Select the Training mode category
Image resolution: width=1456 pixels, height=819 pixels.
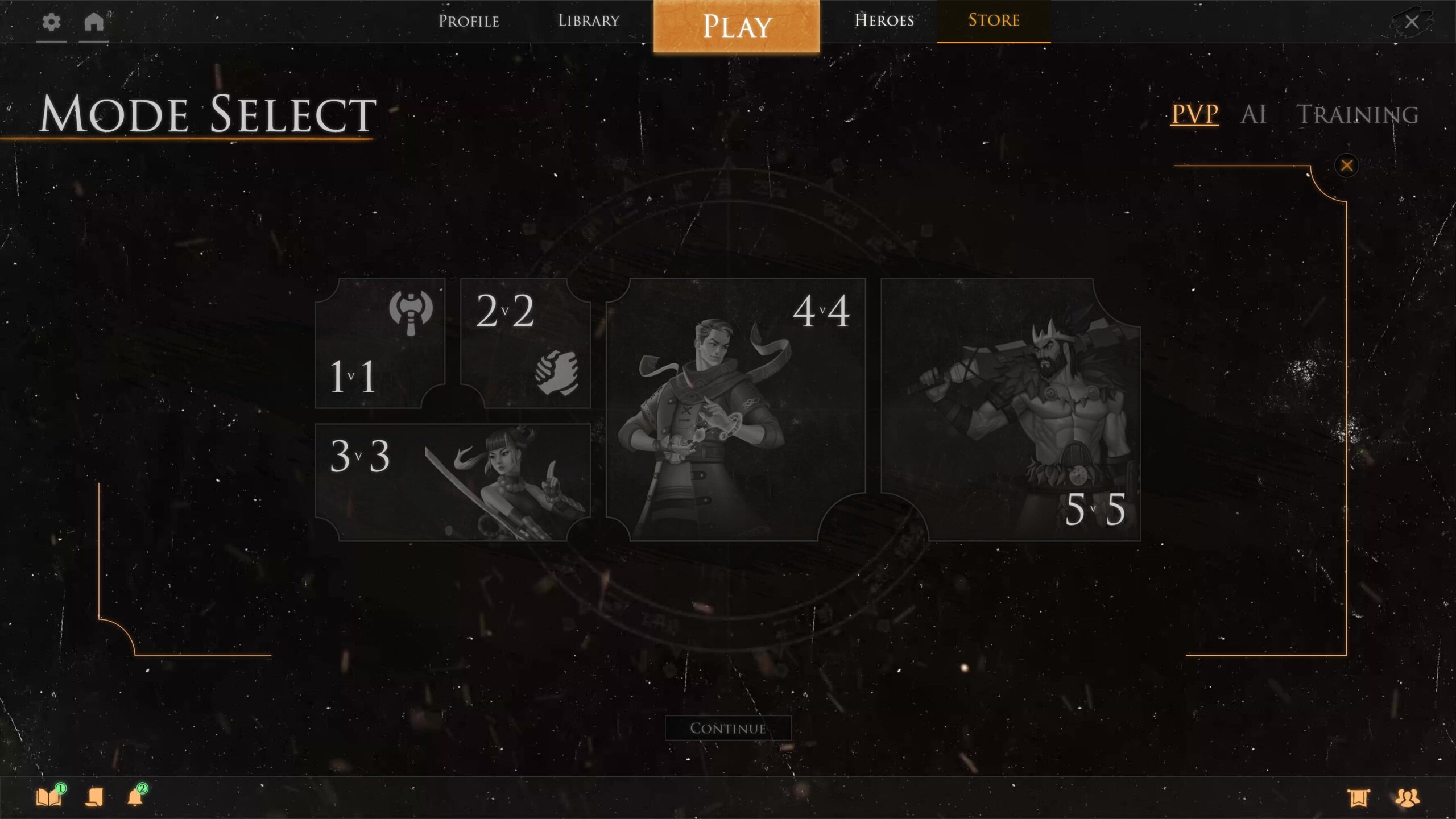(1357, 114)
